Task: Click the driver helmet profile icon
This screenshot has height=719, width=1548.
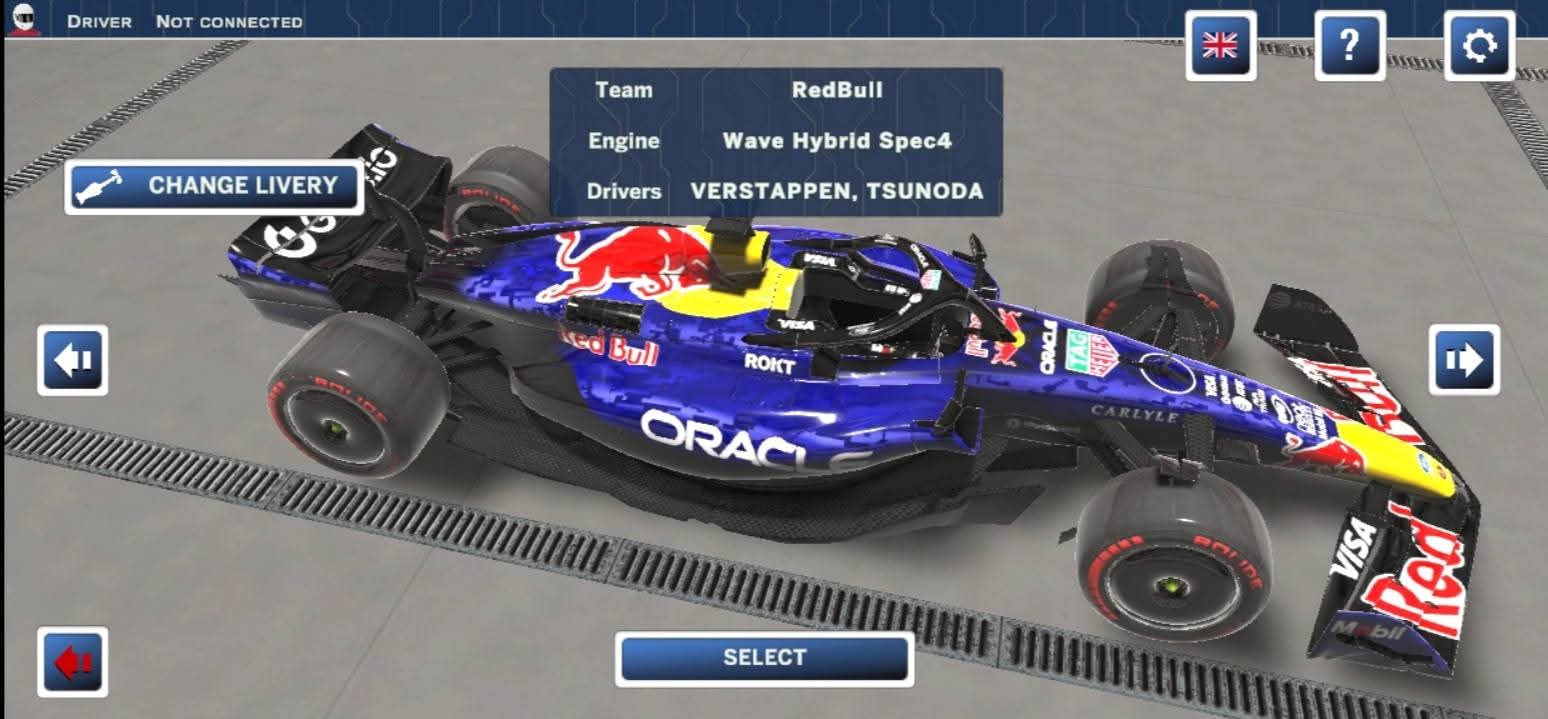Action: click(23, 19)
